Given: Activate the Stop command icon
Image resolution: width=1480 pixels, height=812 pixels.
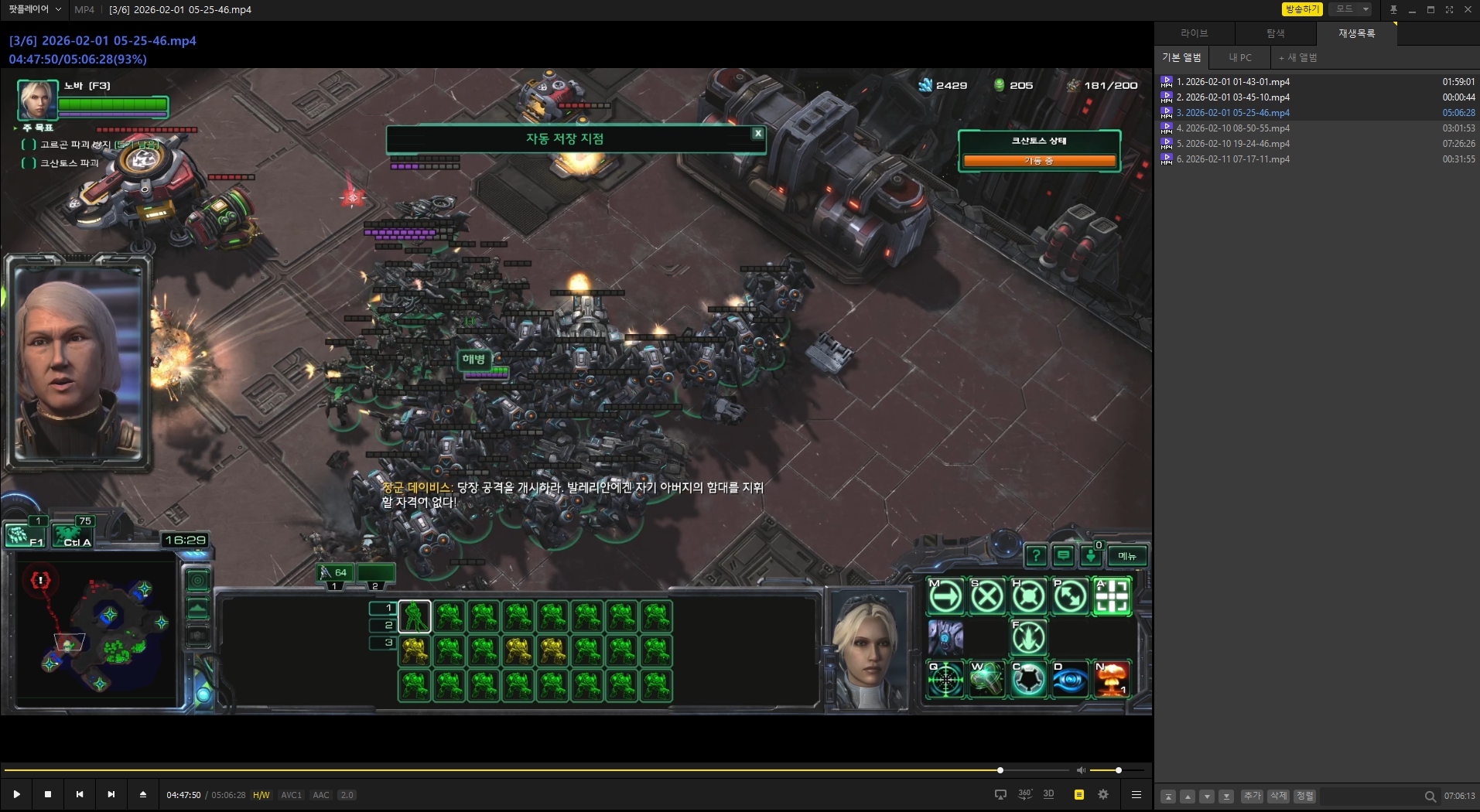Looking at the screenshot, I should (x=987, y=597).
